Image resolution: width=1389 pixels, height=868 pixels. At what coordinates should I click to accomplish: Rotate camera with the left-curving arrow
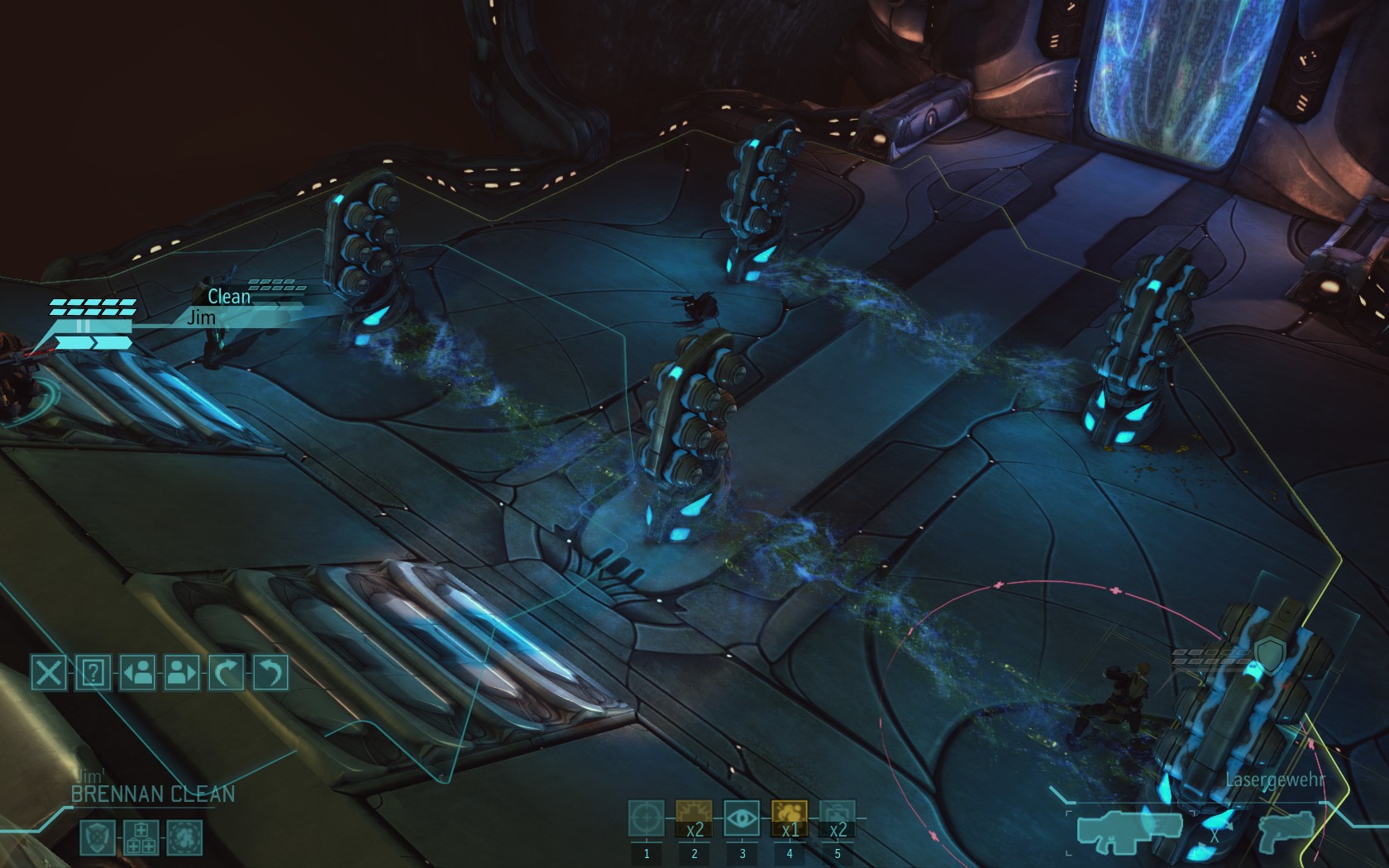pos(270,672)
